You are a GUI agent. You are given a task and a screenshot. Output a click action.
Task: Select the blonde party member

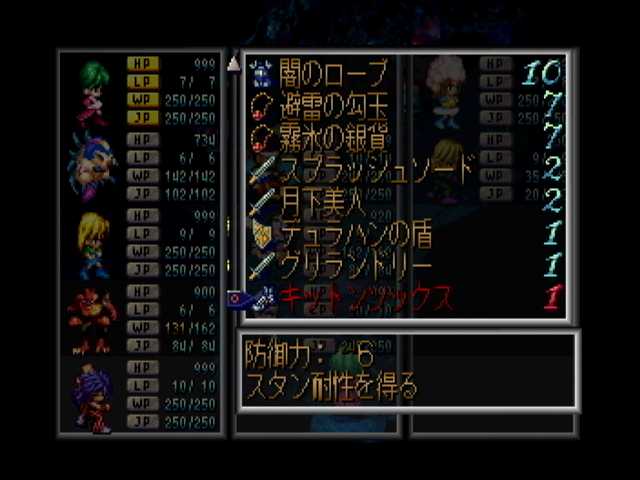92,243
